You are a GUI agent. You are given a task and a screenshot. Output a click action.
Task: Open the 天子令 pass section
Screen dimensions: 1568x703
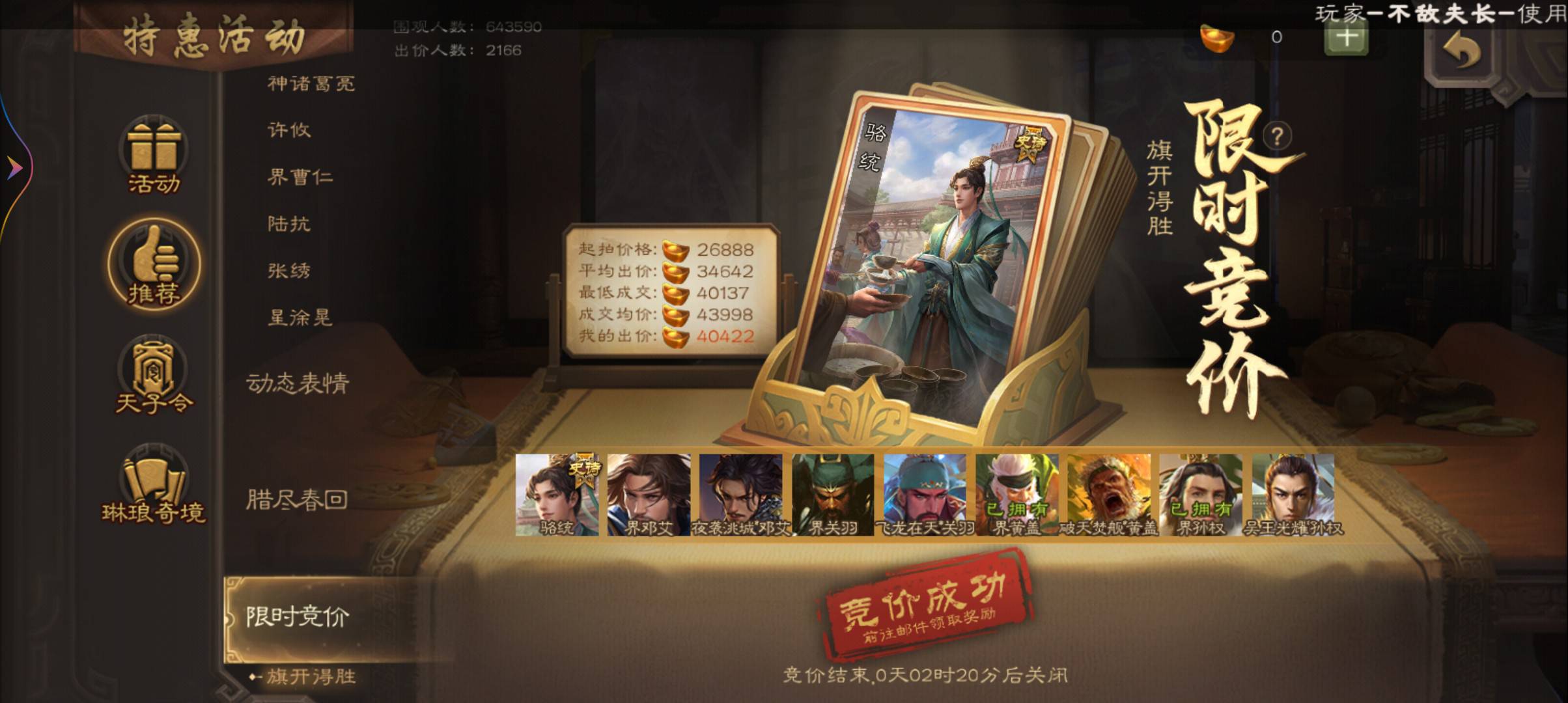click(x=154, y=376)
